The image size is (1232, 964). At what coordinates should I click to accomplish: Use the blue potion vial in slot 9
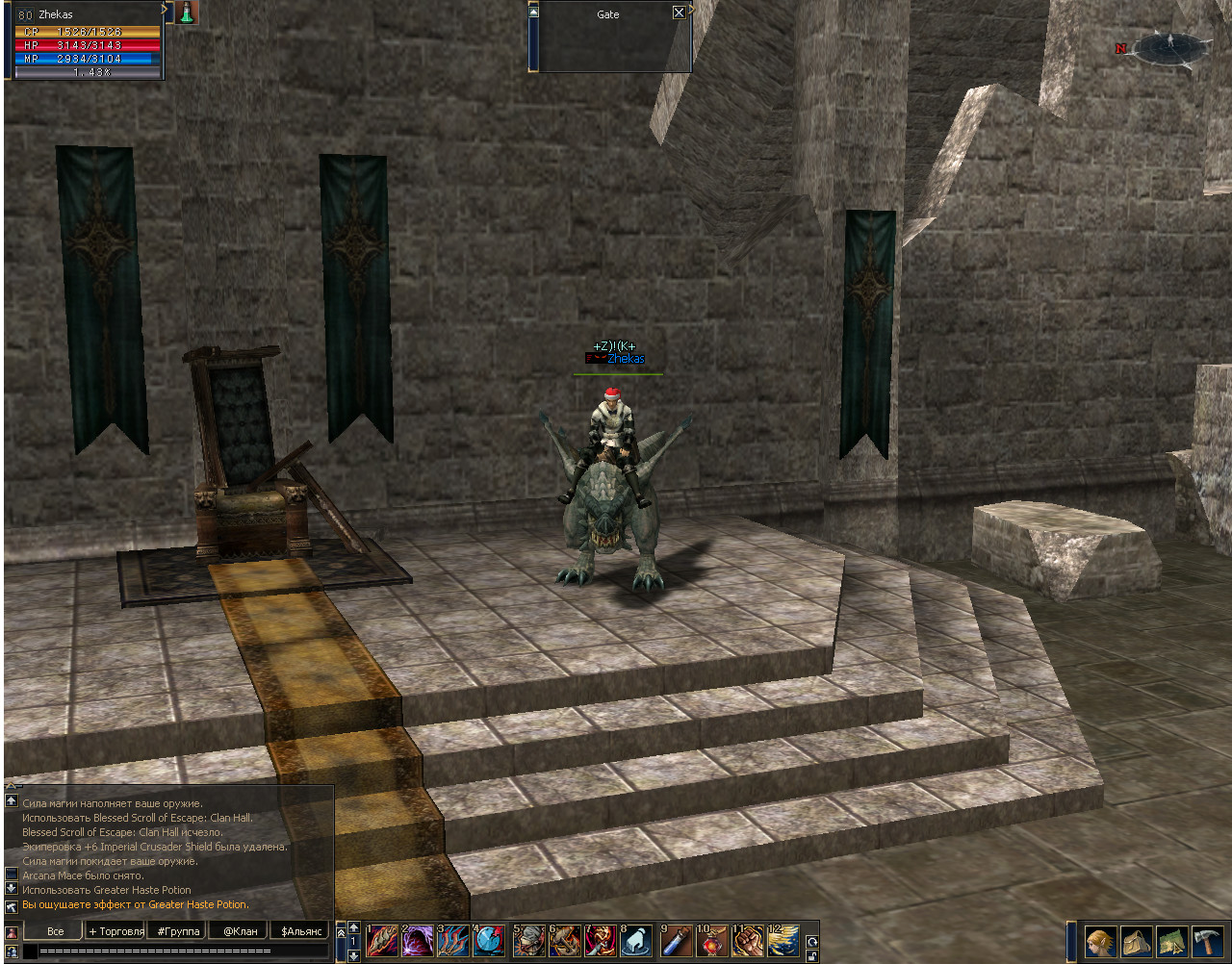click(677, 941)
